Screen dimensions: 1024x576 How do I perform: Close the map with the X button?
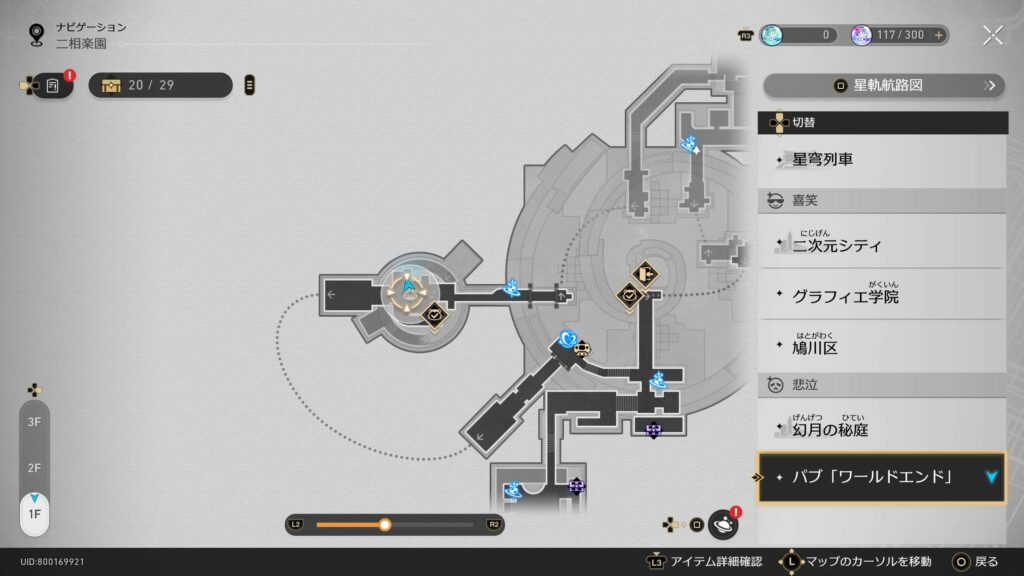992,36
